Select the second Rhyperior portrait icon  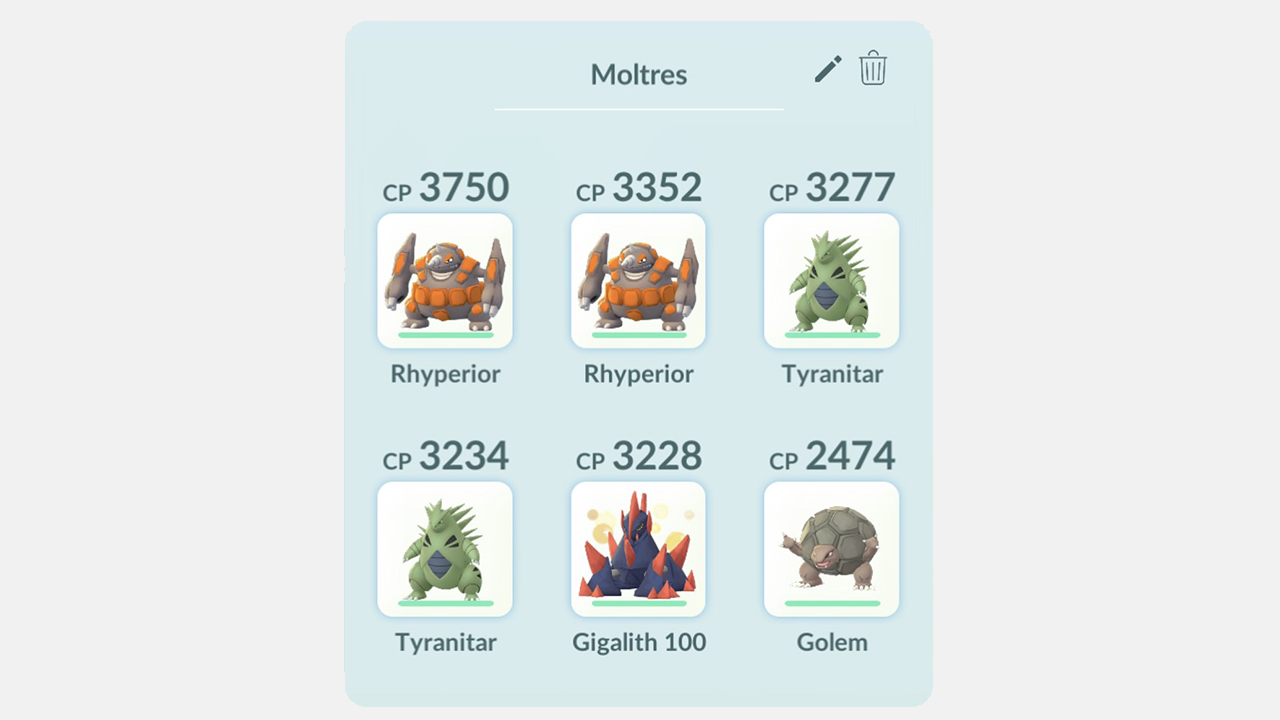point(638,281)
